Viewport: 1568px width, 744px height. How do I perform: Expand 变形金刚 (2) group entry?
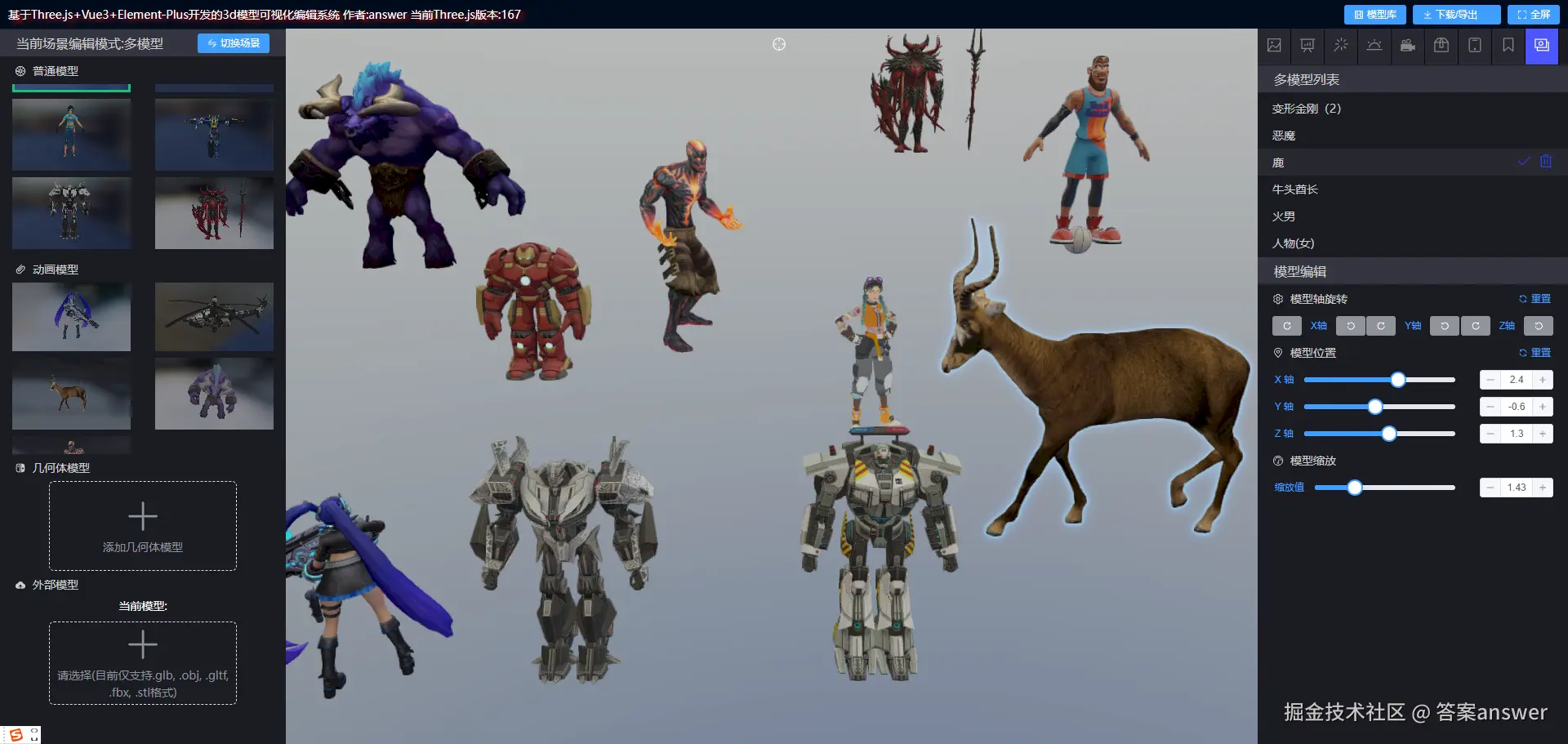point(1305,108)
